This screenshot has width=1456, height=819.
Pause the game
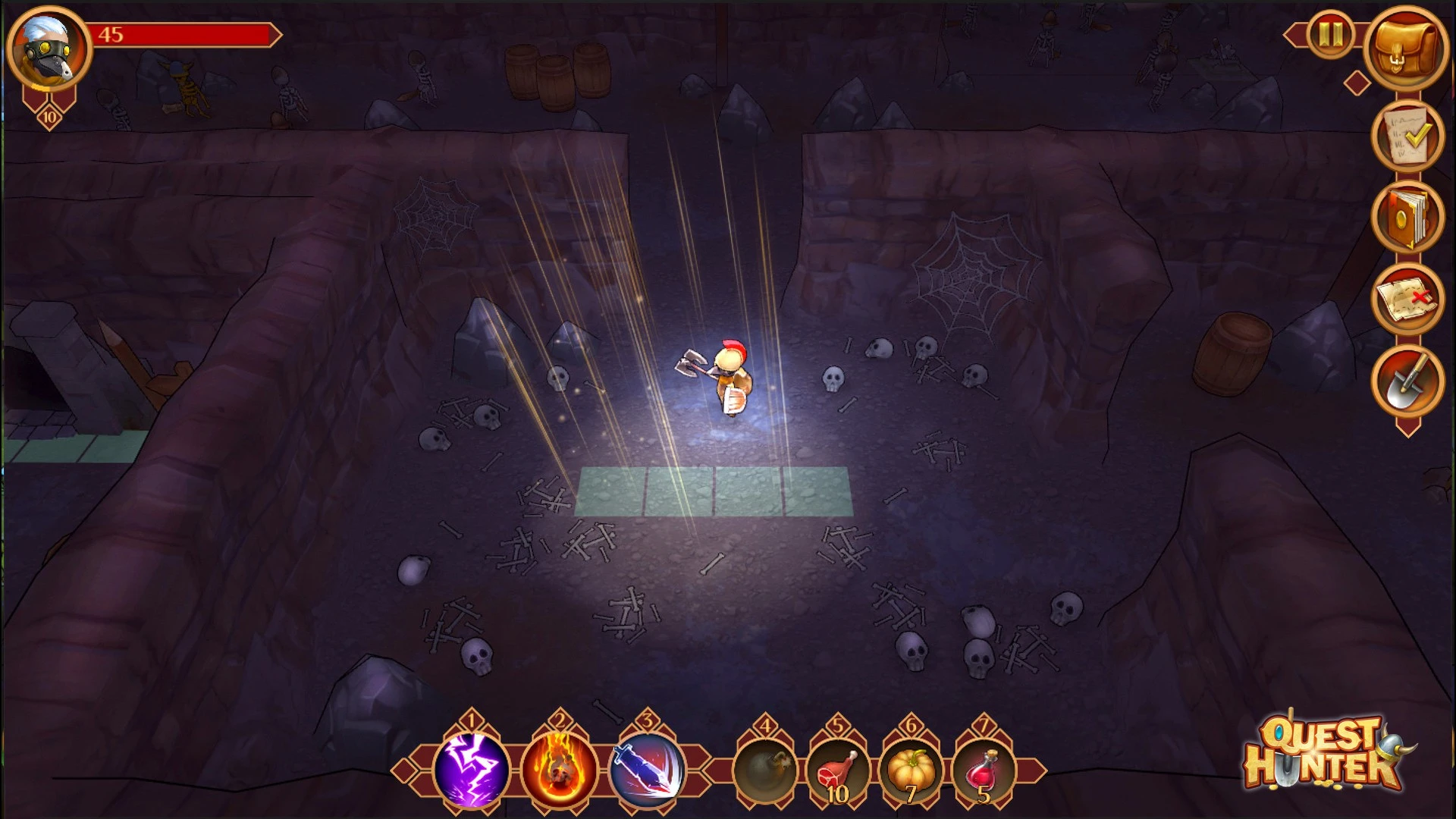tap(1330, 34)
